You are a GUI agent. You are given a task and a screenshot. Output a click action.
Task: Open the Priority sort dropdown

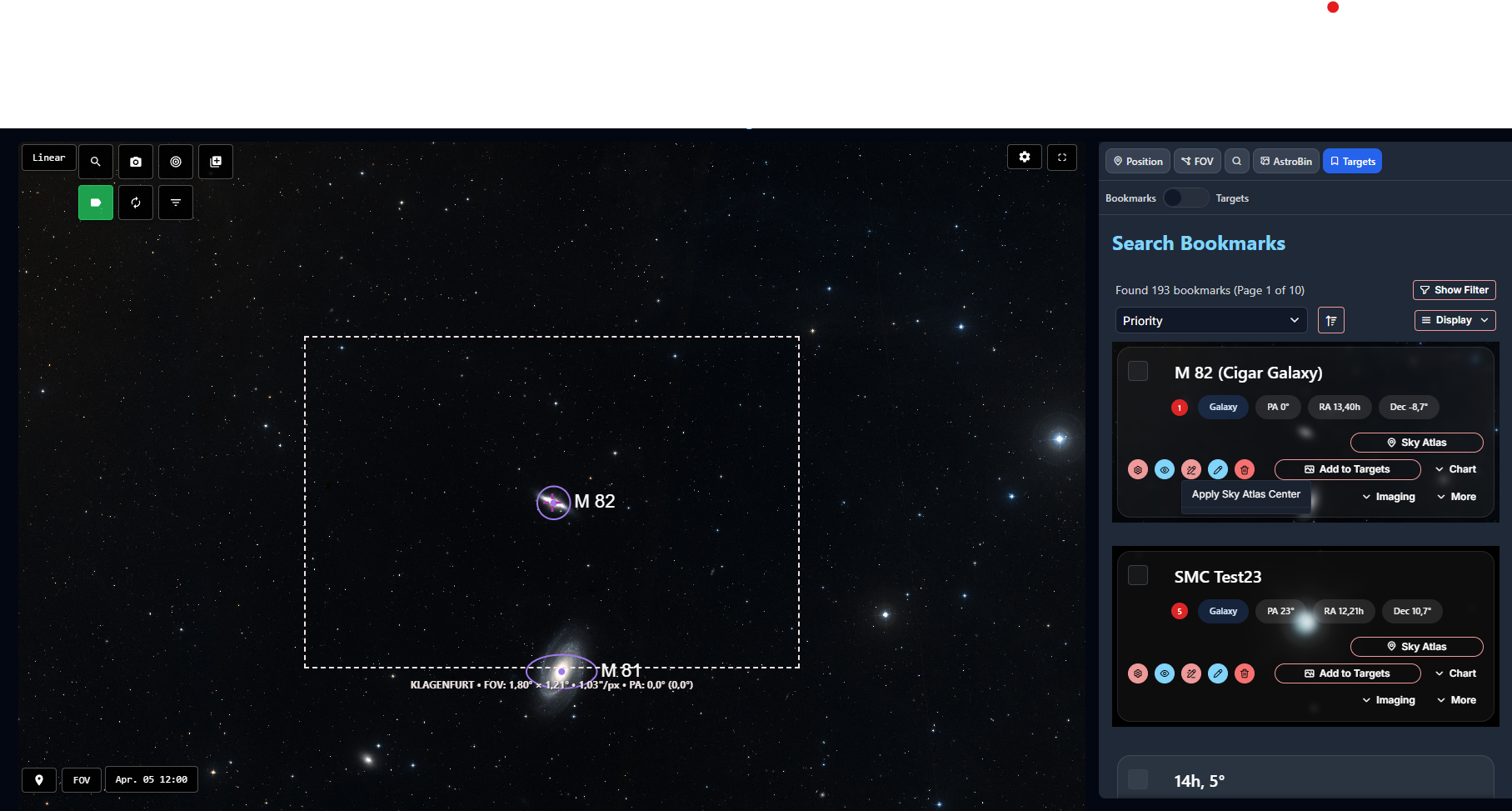click(1210, 320)
